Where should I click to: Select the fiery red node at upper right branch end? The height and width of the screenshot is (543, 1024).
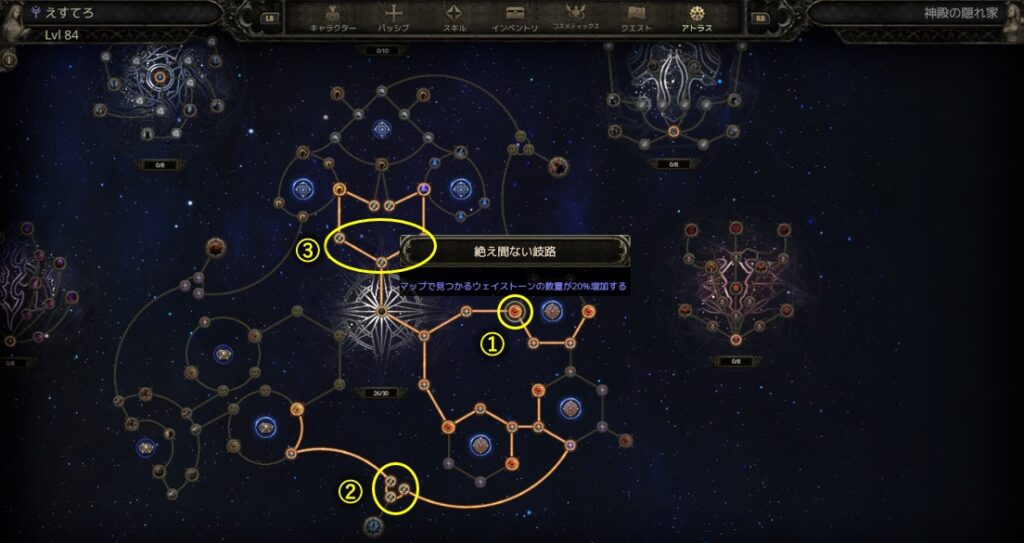558,166
